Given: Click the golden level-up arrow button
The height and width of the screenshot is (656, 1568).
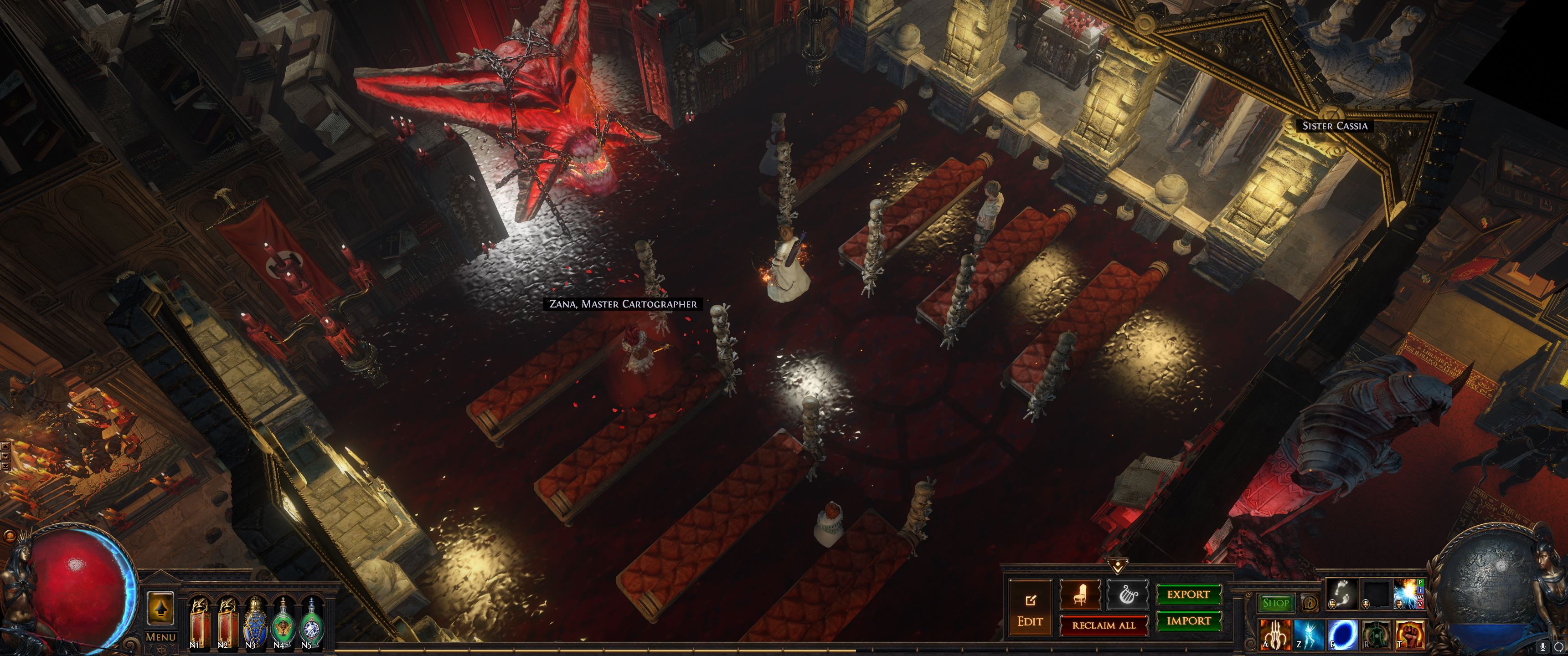Looking at the screenshot, I should click(x=161, y=607).
